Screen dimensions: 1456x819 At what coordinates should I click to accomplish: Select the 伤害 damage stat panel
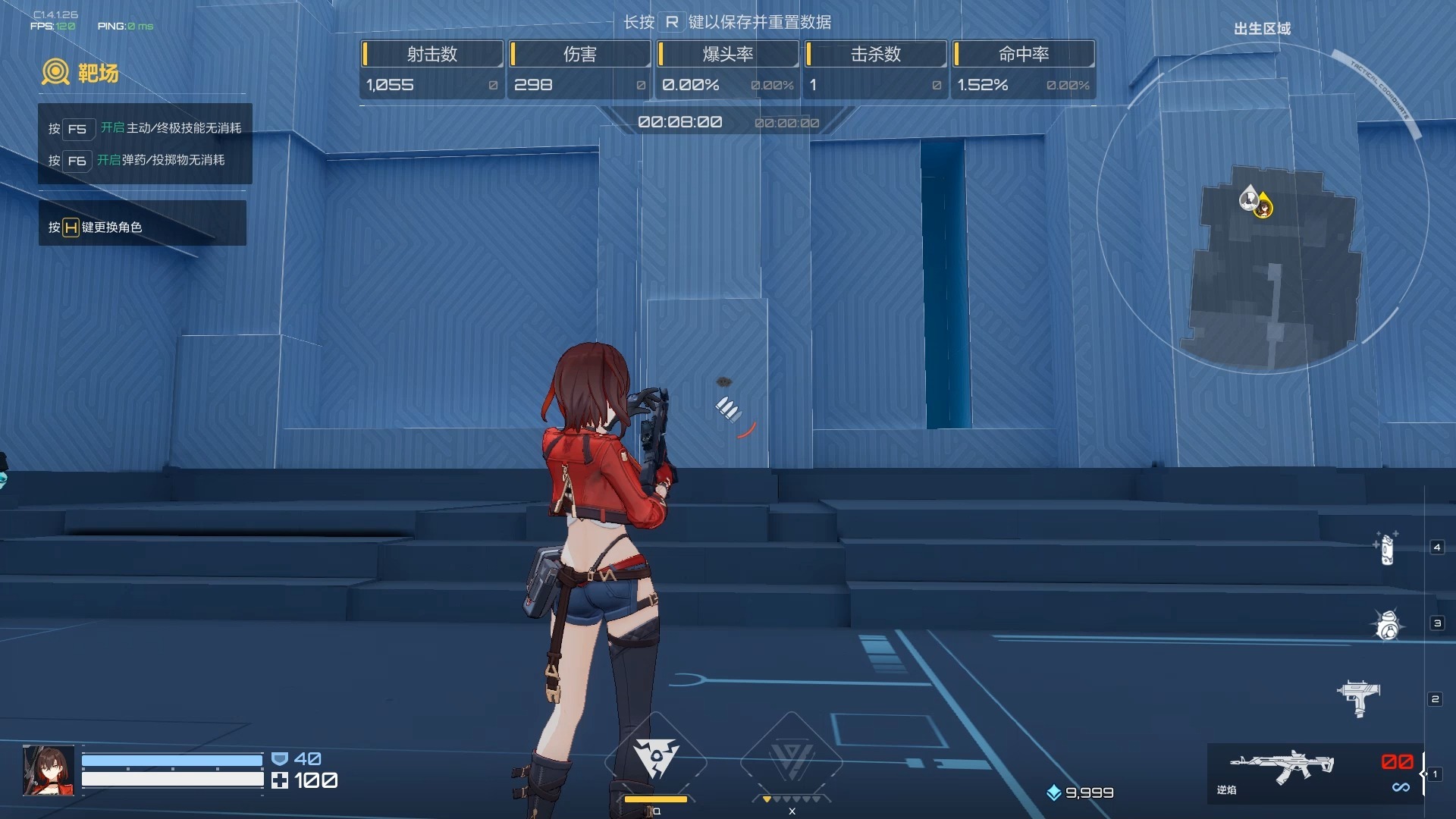point(579,70)
